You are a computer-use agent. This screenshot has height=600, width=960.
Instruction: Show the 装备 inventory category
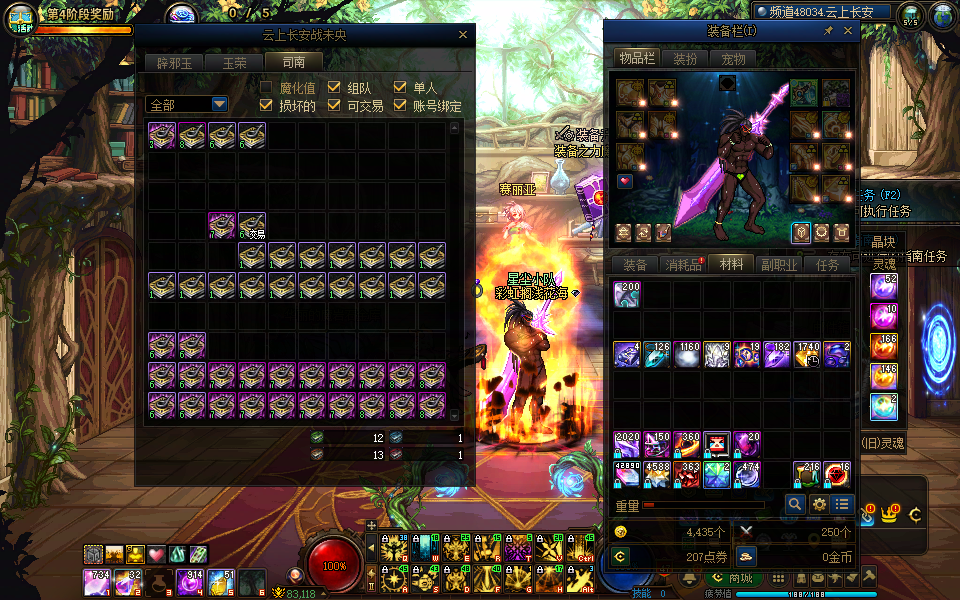[635, 265]
